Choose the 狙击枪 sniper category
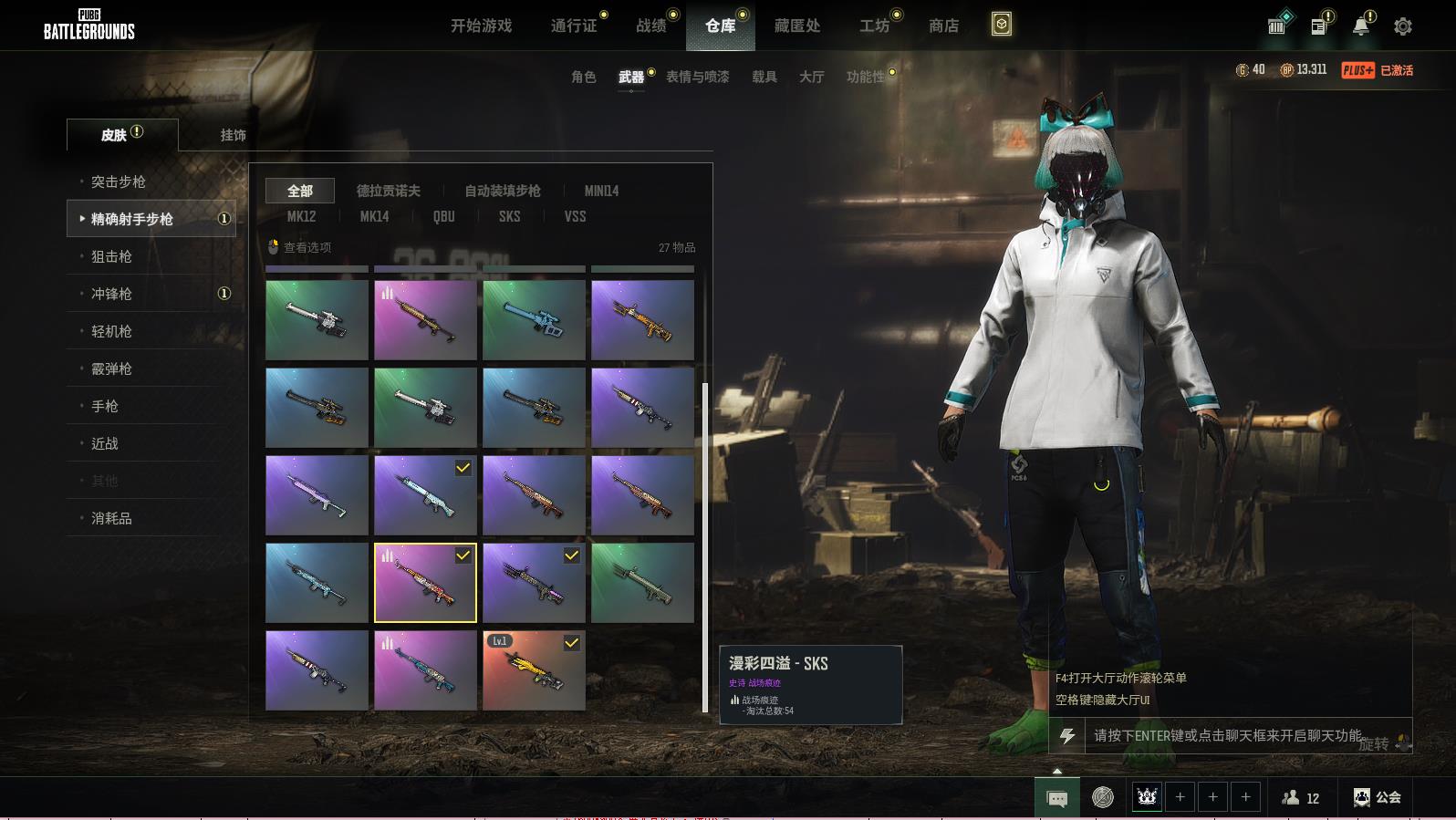 pyautogui.click(x=111, y=256)
